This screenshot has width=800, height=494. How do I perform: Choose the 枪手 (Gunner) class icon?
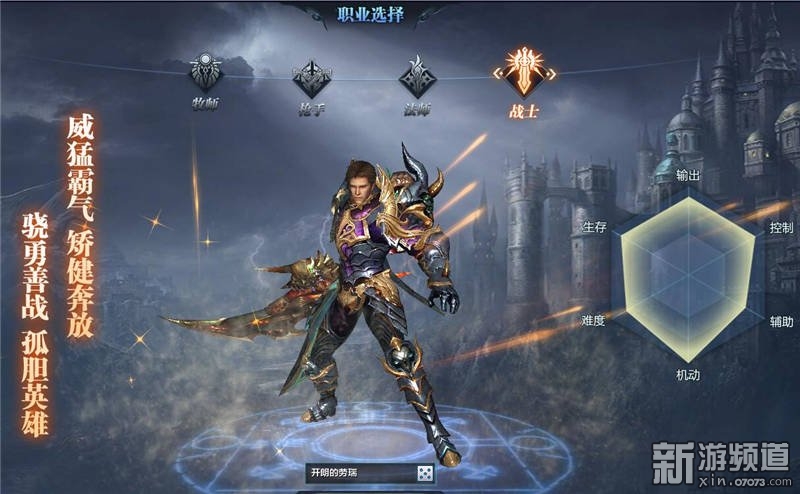(311, 75)
